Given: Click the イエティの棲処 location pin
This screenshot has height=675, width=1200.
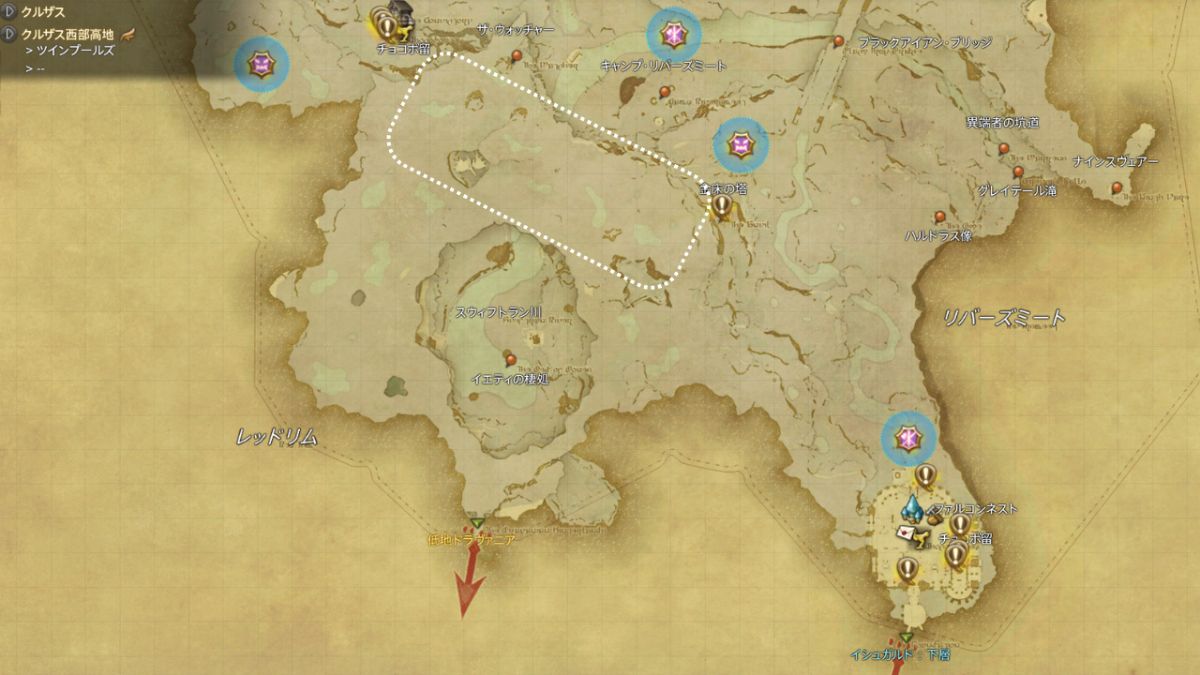Looking at the screenshot, I should 511,359.
